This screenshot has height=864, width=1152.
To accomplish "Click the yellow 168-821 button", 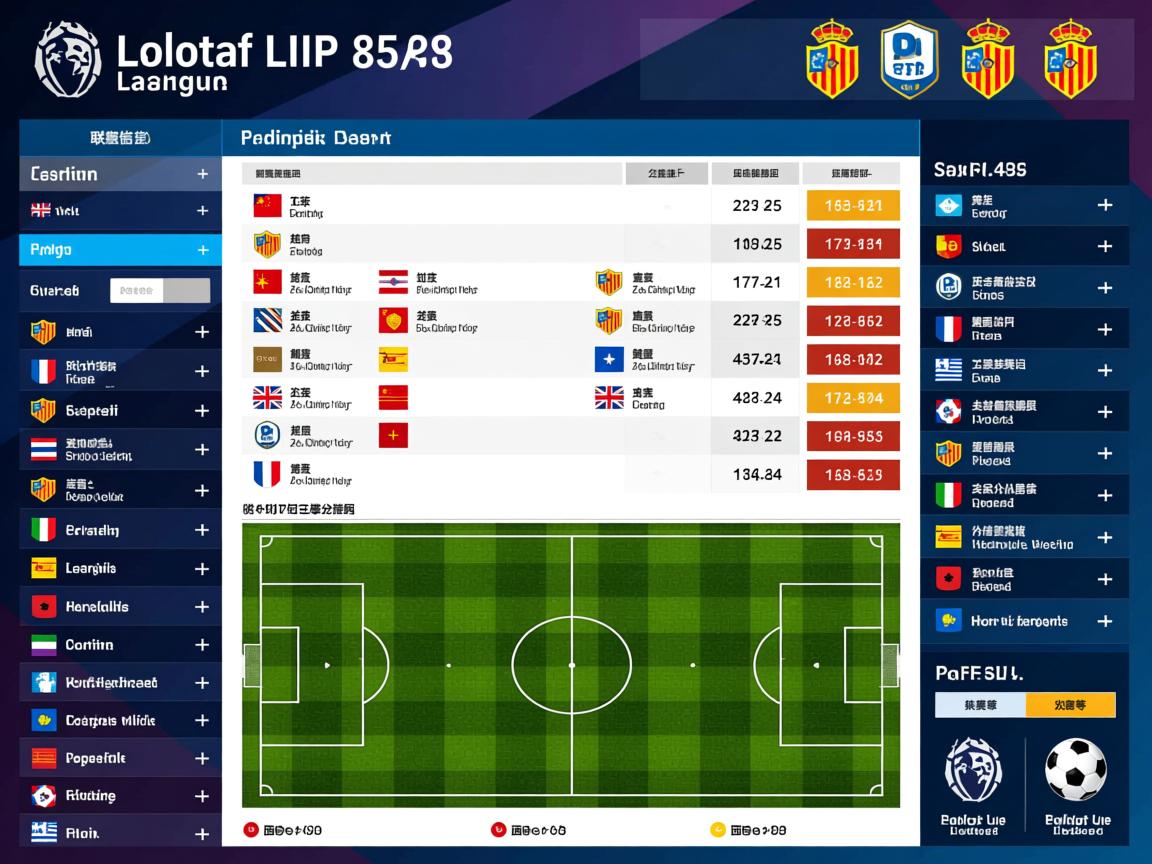I will point(853,206).
